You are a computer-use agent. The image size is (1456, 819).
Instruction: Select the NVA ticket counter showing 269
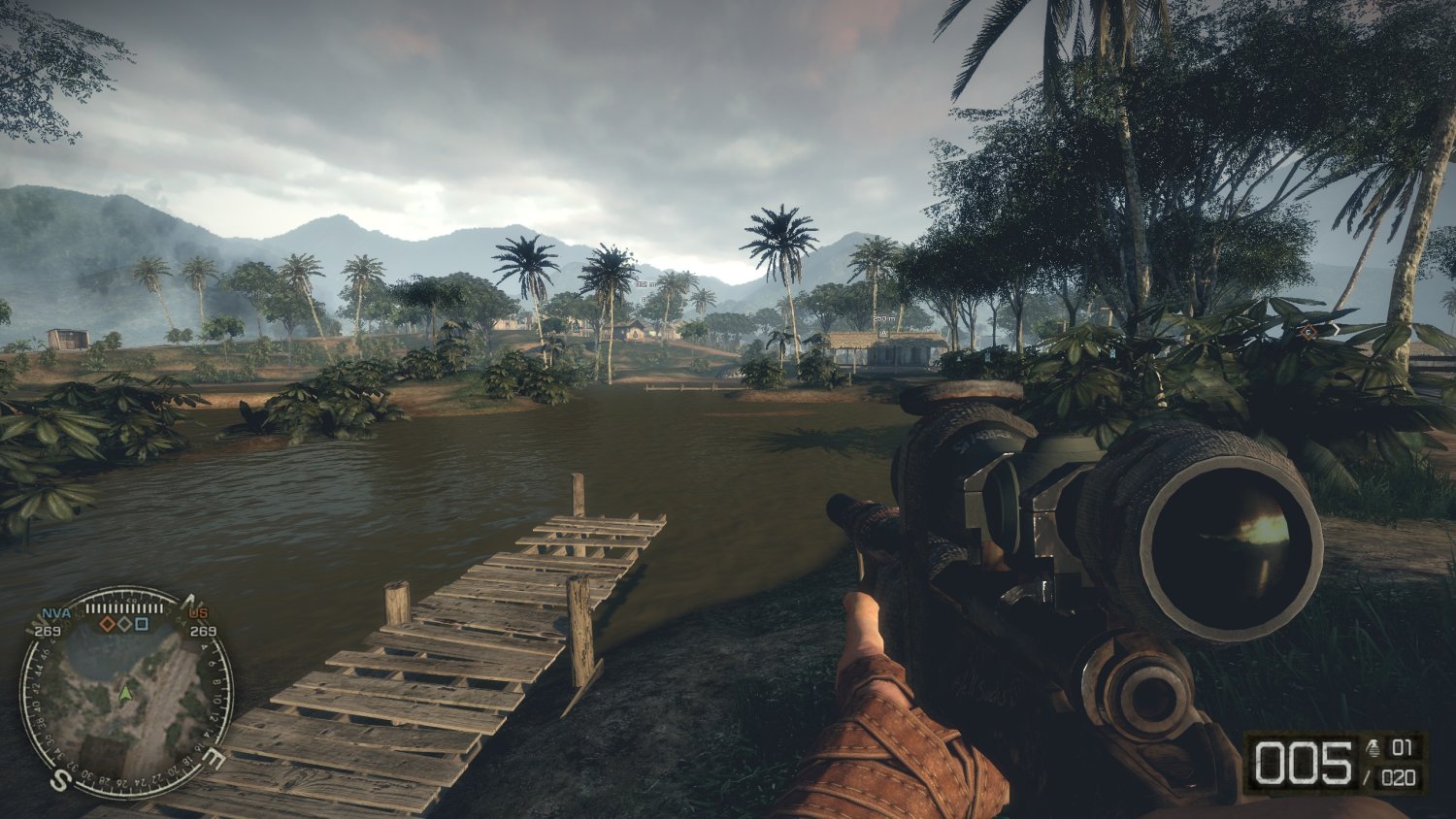click(48, 631)
